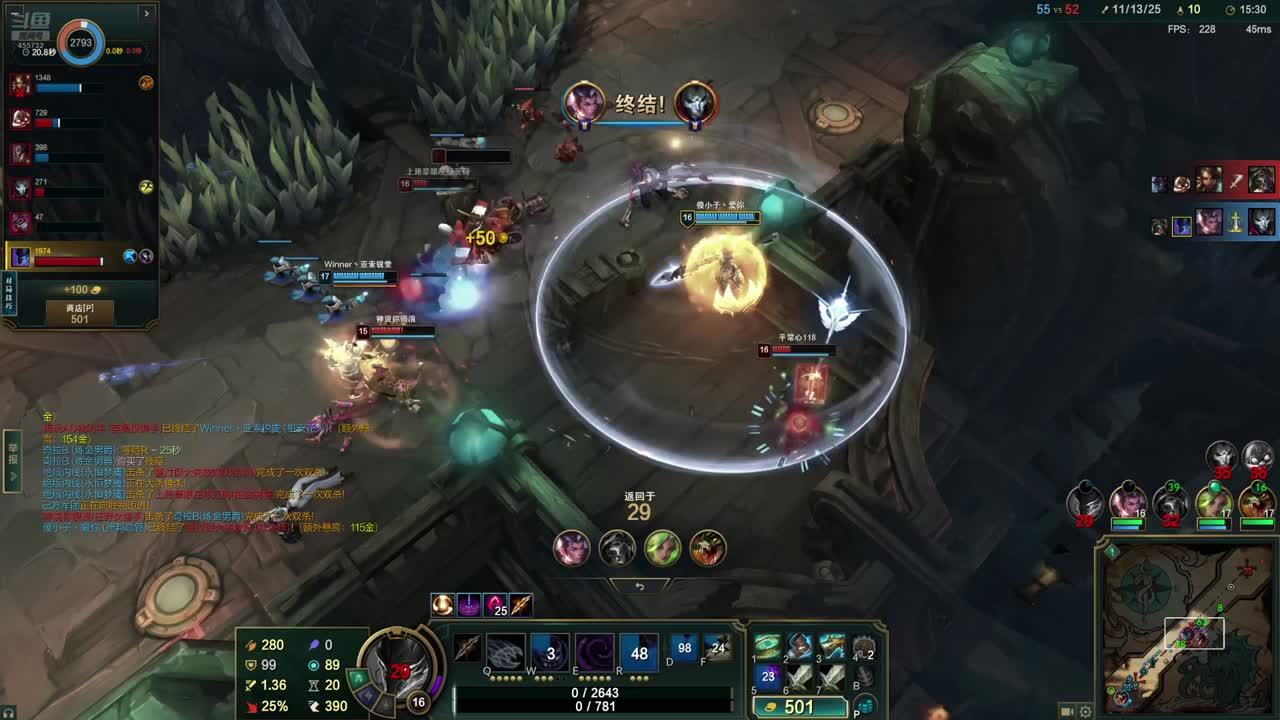The image size is (1280, 720).
Task: Open settings with the gear icon by the minimap
Action: click(x=1085, y=711)
